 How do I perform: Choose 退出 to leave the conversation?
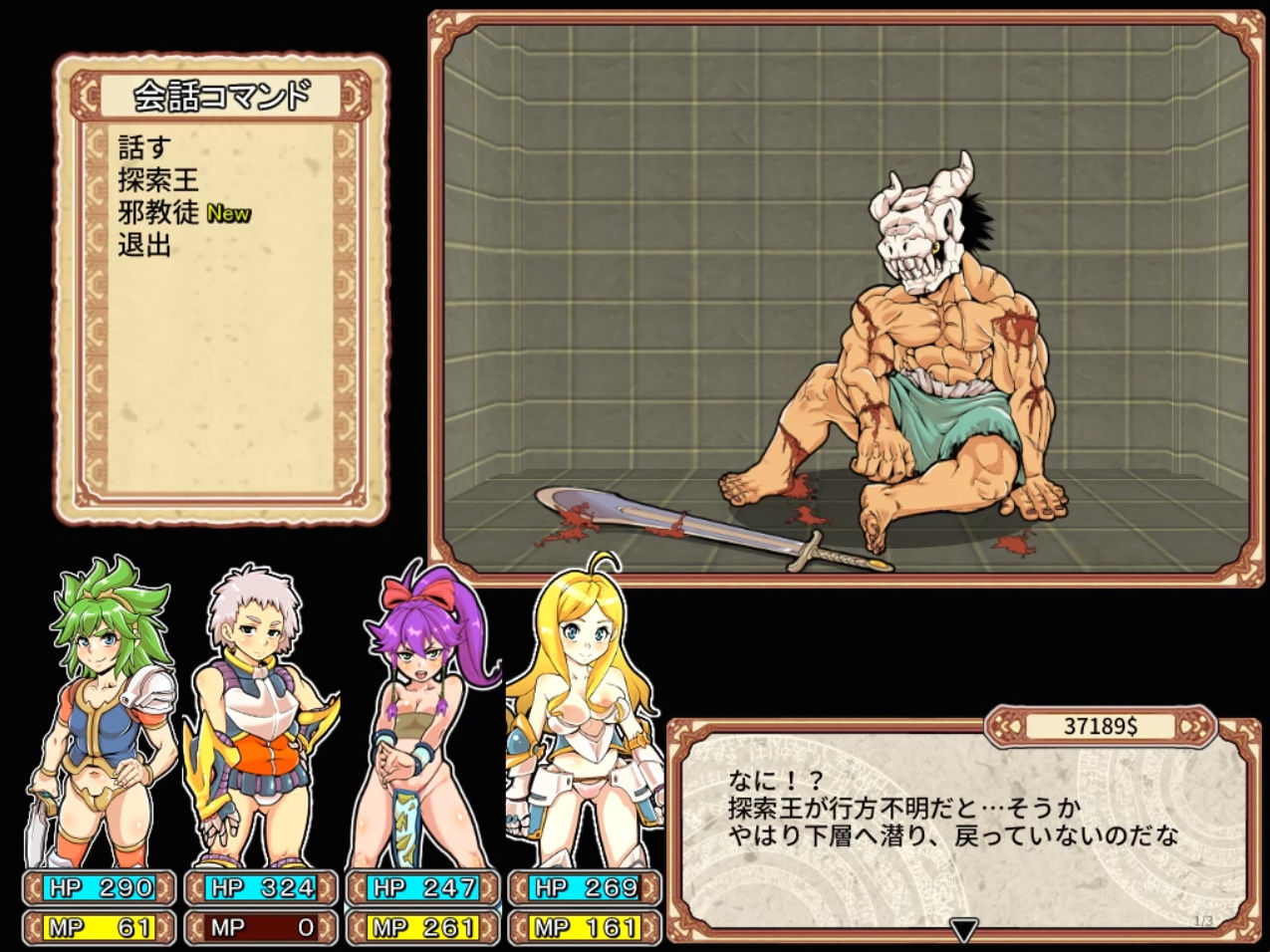(145, 244)
